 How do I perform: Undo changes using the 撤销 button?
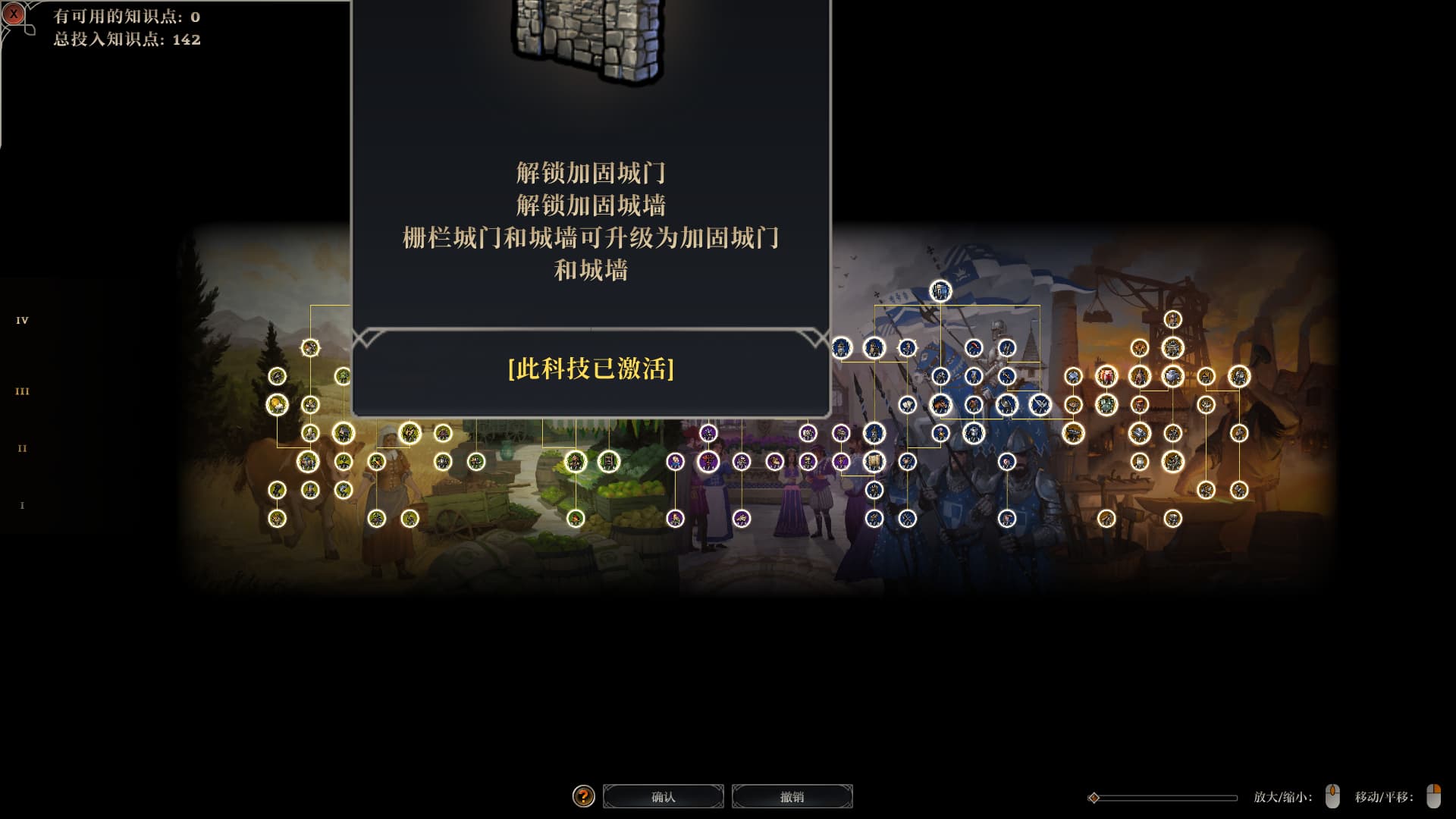[x=792, y=796]
